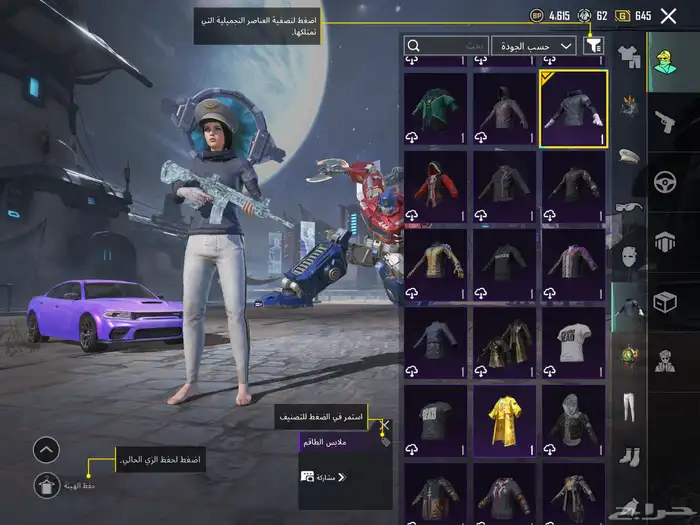Choose the yellow robe outfit
This screenshot has height=525, width=700.
click(504, 421)
